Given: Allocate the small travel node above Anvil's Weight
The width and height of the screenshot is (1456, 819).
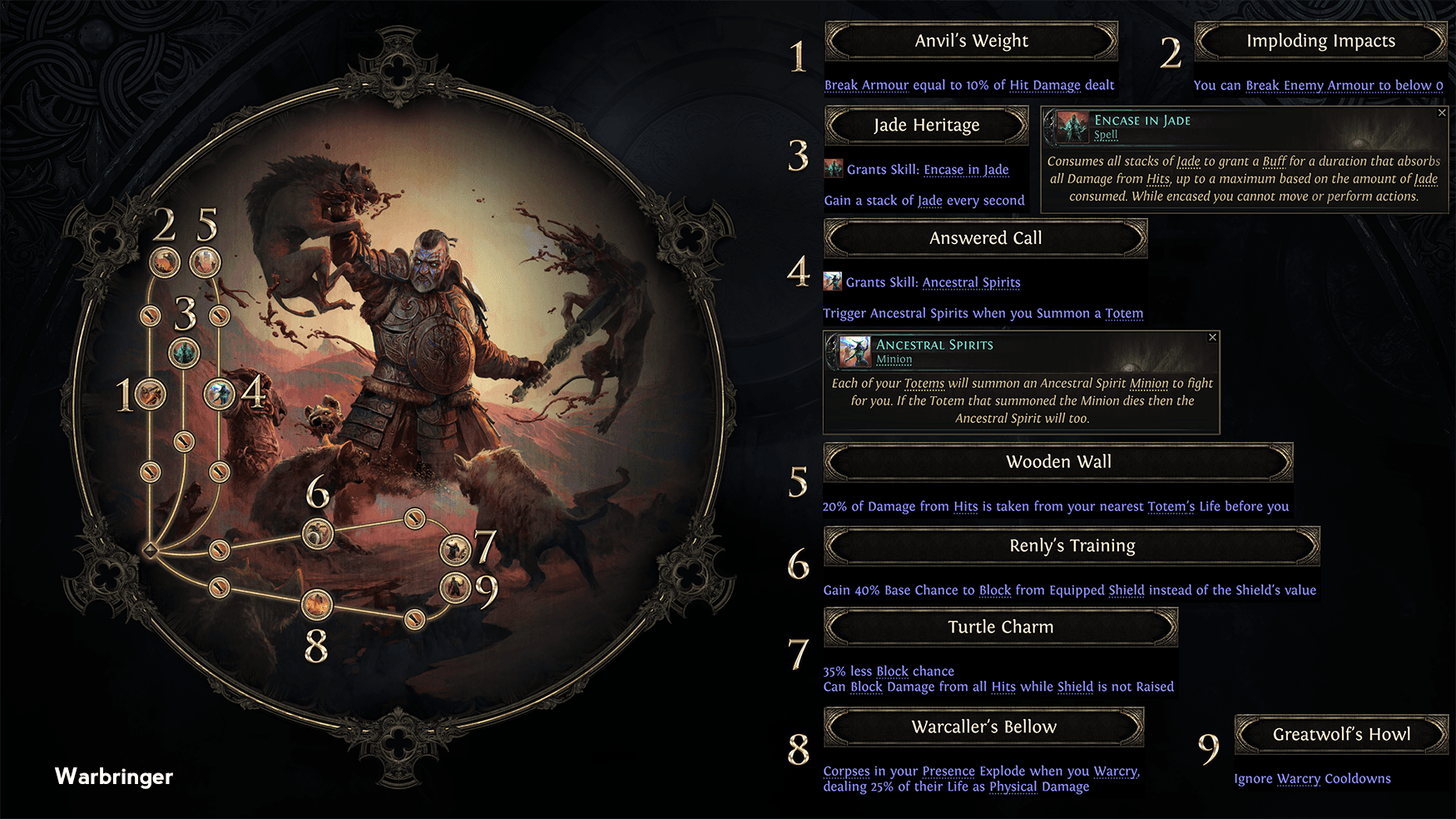Looking at the screenshot, I should (150, 317).
